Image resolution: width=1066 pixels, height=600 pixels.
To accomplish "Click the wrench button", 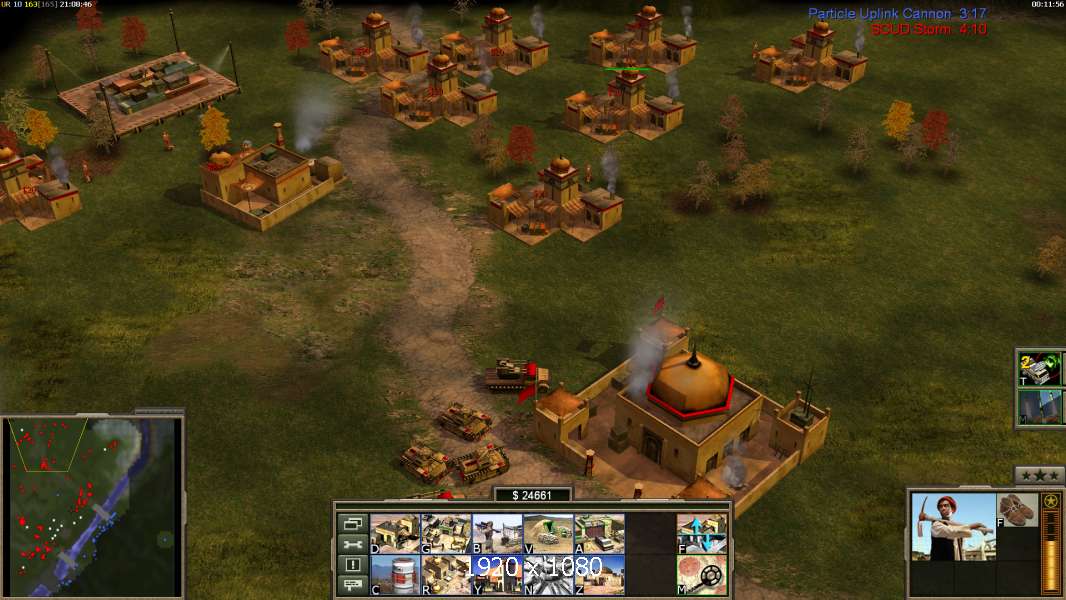I will (352, 545).
